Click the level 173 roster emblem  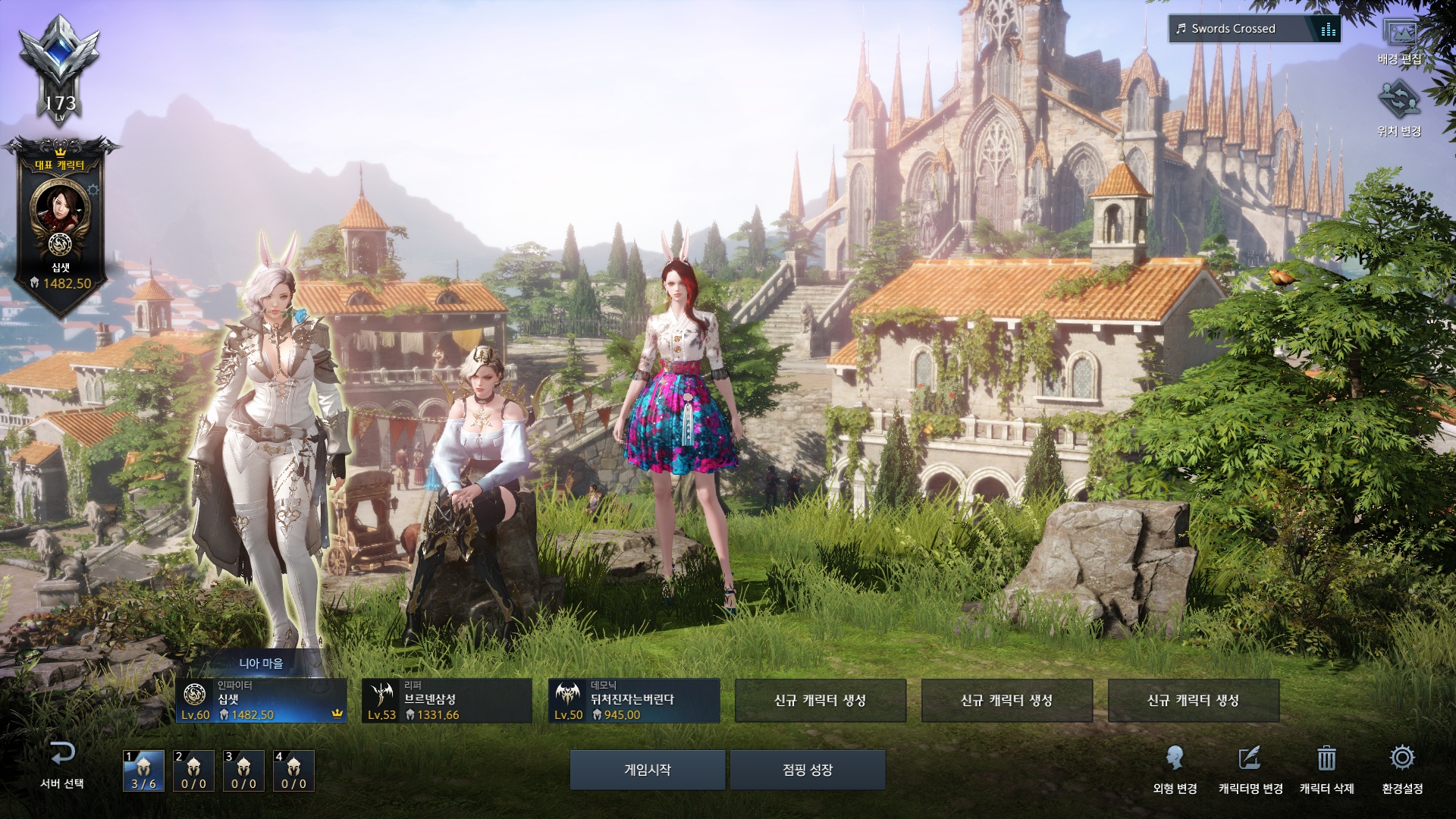[60, 68]
